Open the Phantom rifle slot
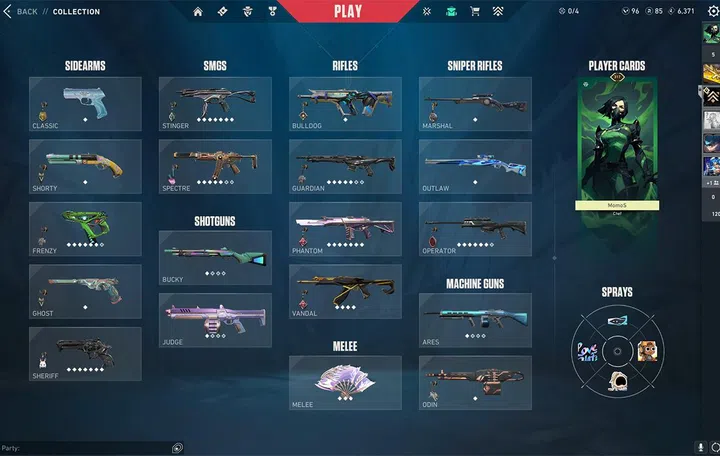 345,229
